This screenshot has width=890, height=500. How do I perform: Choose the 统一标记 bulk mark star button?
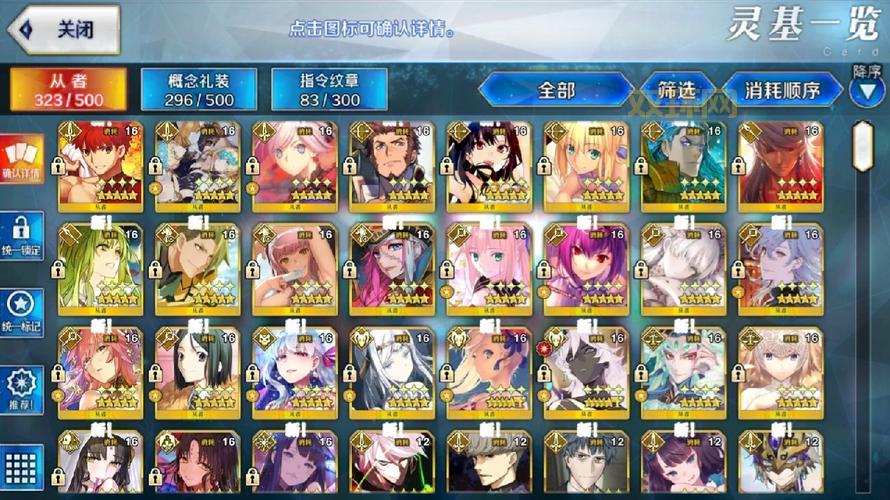pyautogui.click(x=22, y=311)
